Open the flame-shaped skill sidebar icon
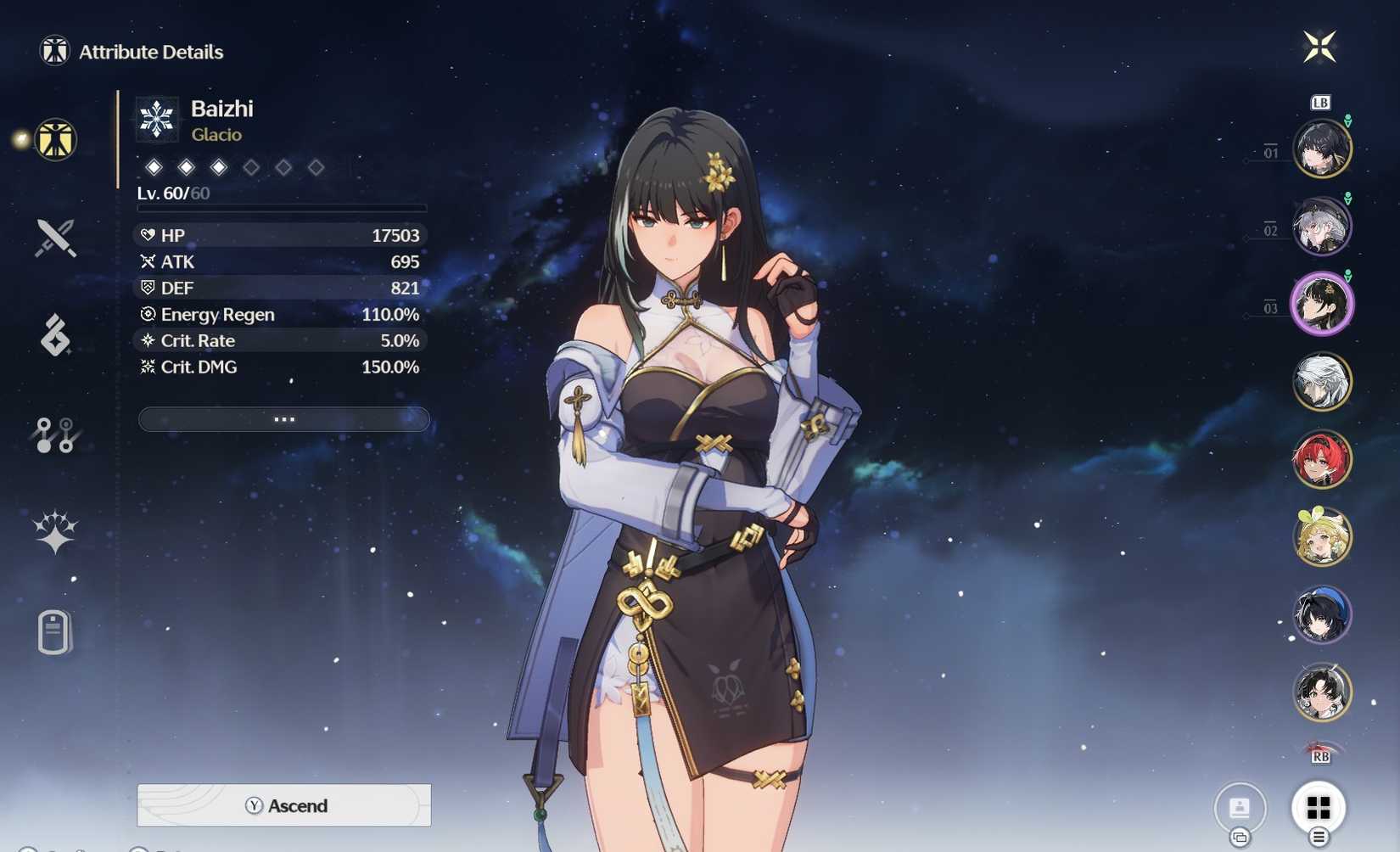The height and width of the screenshot is (852, 1400). click(53, 336)
